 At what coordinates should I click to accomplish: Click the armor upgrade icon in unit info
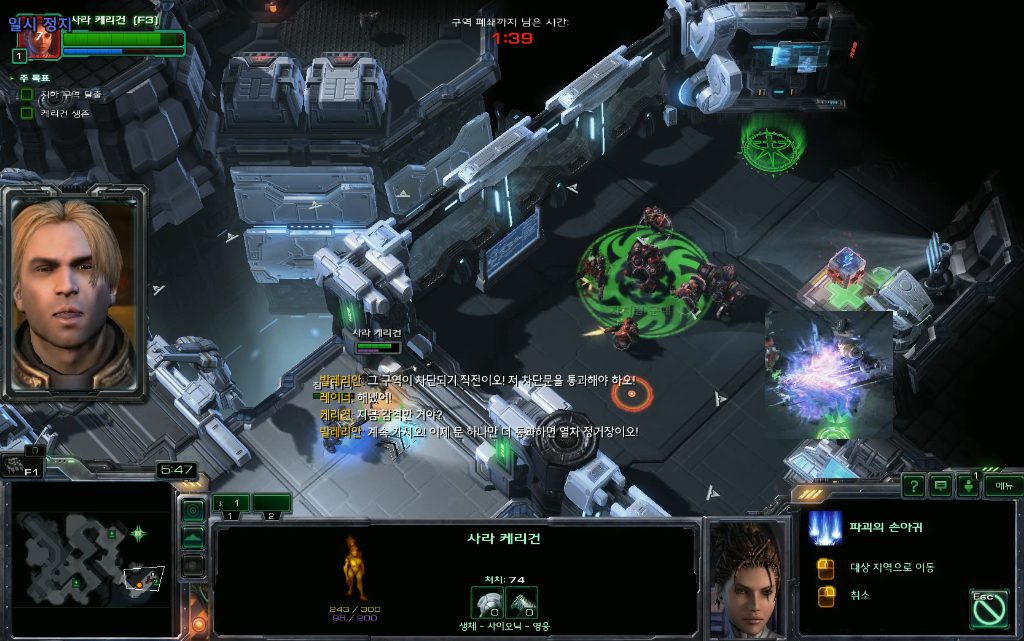(522, 601)
